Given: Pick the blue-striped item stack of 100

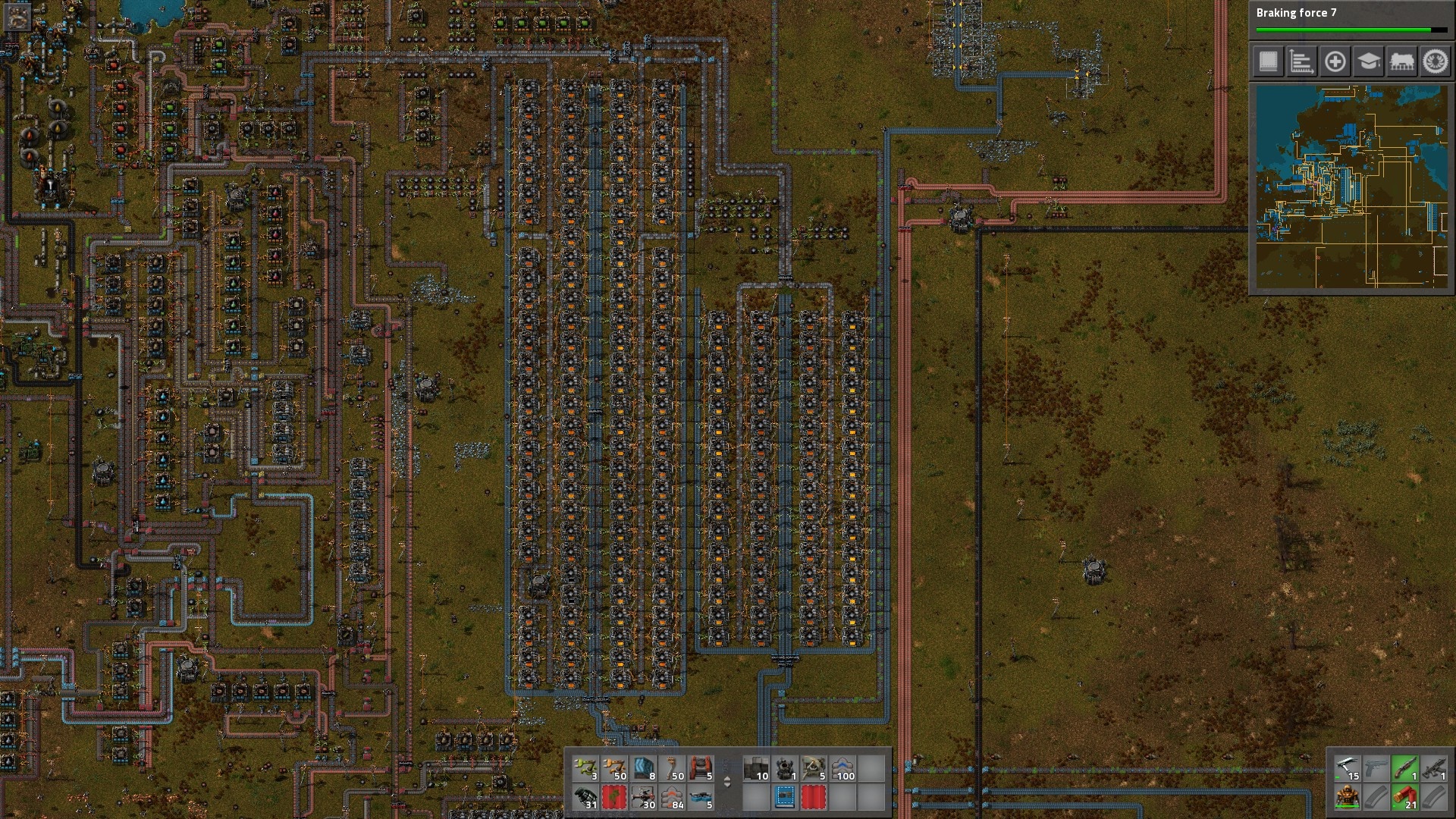Looking at the screenshot, I should coord(843,768).
